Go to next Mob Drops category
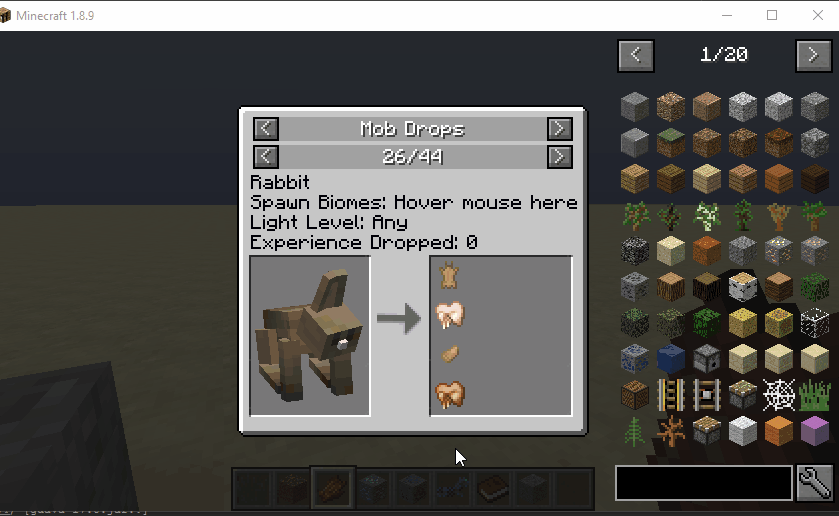The image size is (839, 516). coord(559,129)
